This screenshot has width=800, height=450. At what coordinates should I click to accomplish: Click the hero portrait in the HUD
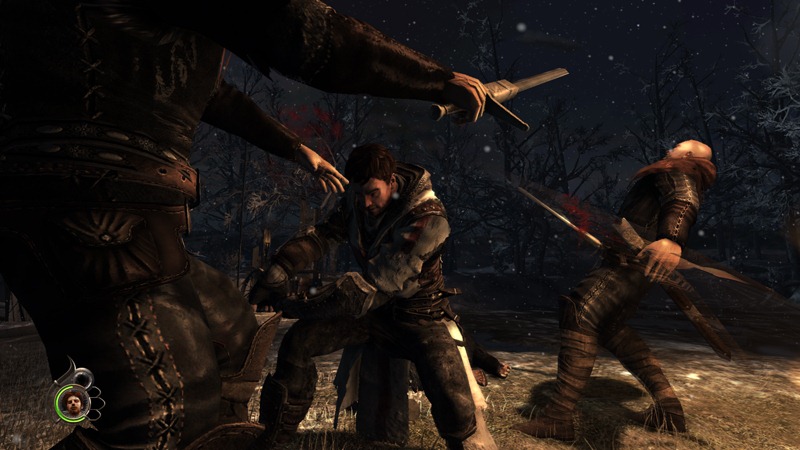[73, 403]
